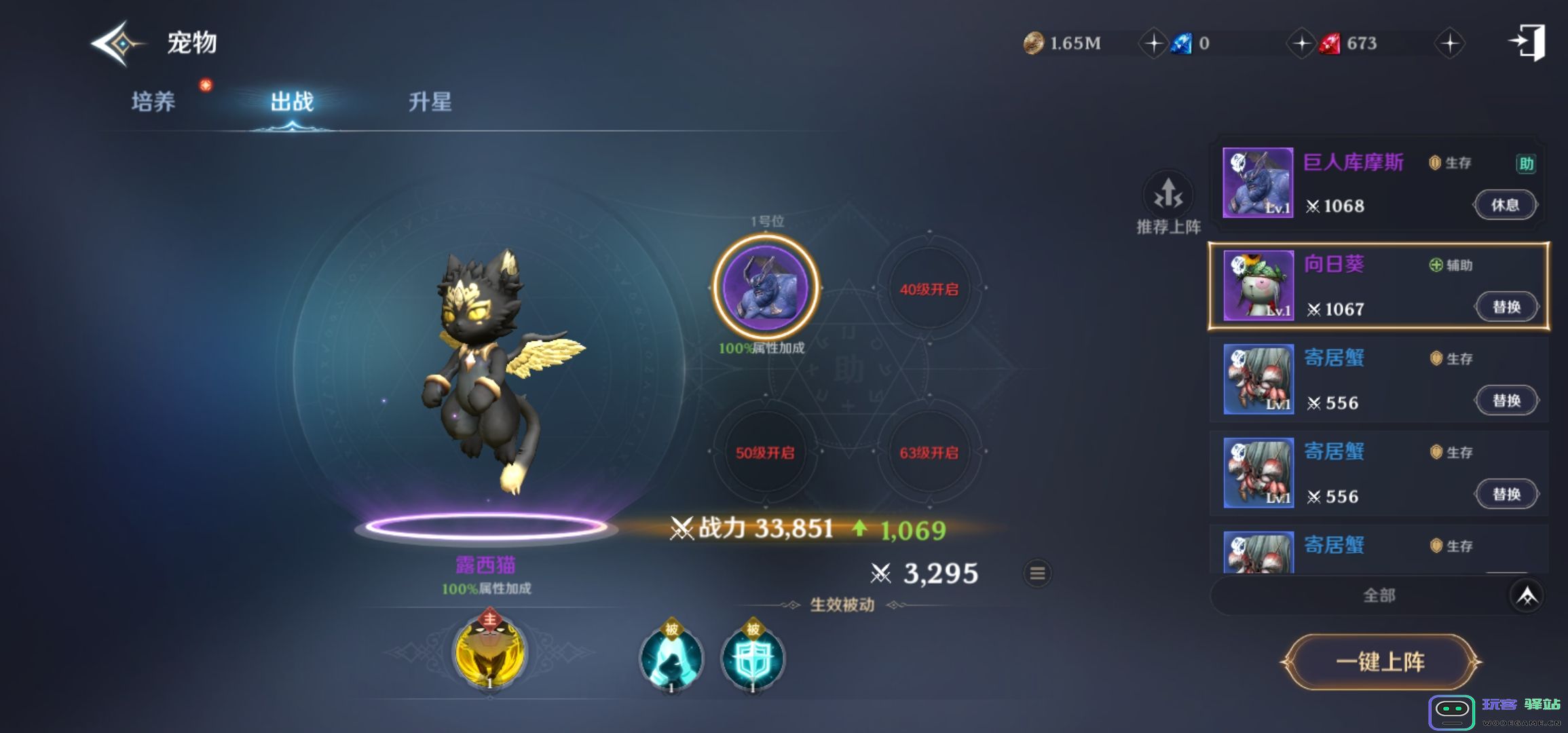Click 替换 on the 向日葵 entry
The width and height of the screenshot is (1568, 733).
[x=1507, y=307]
